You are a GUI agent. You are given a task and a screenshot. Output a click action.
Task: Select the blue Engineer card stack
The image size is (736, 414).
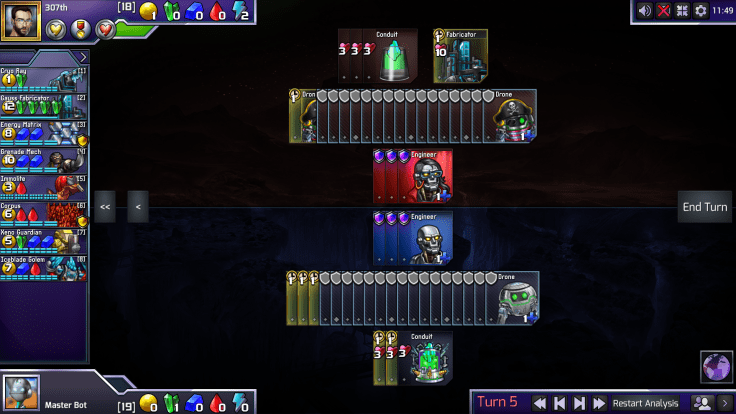pyautogui.click(x=413, y=238)
